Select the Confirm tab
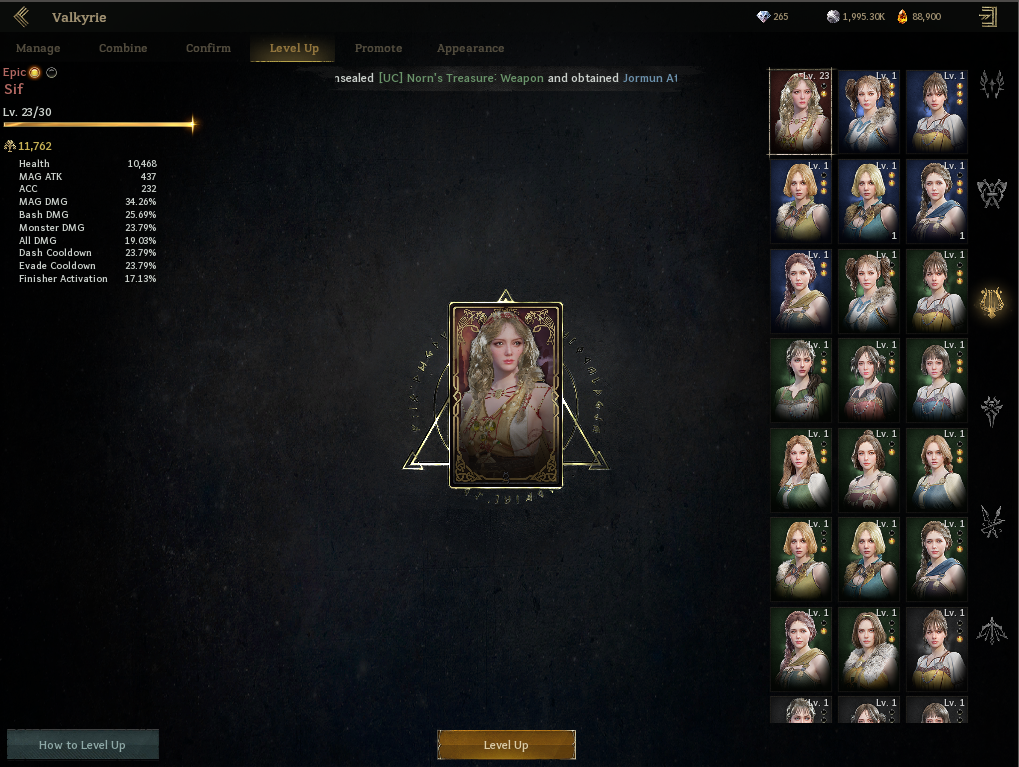This screenshot has width=1019, height=767. click(x=208, y=48)
